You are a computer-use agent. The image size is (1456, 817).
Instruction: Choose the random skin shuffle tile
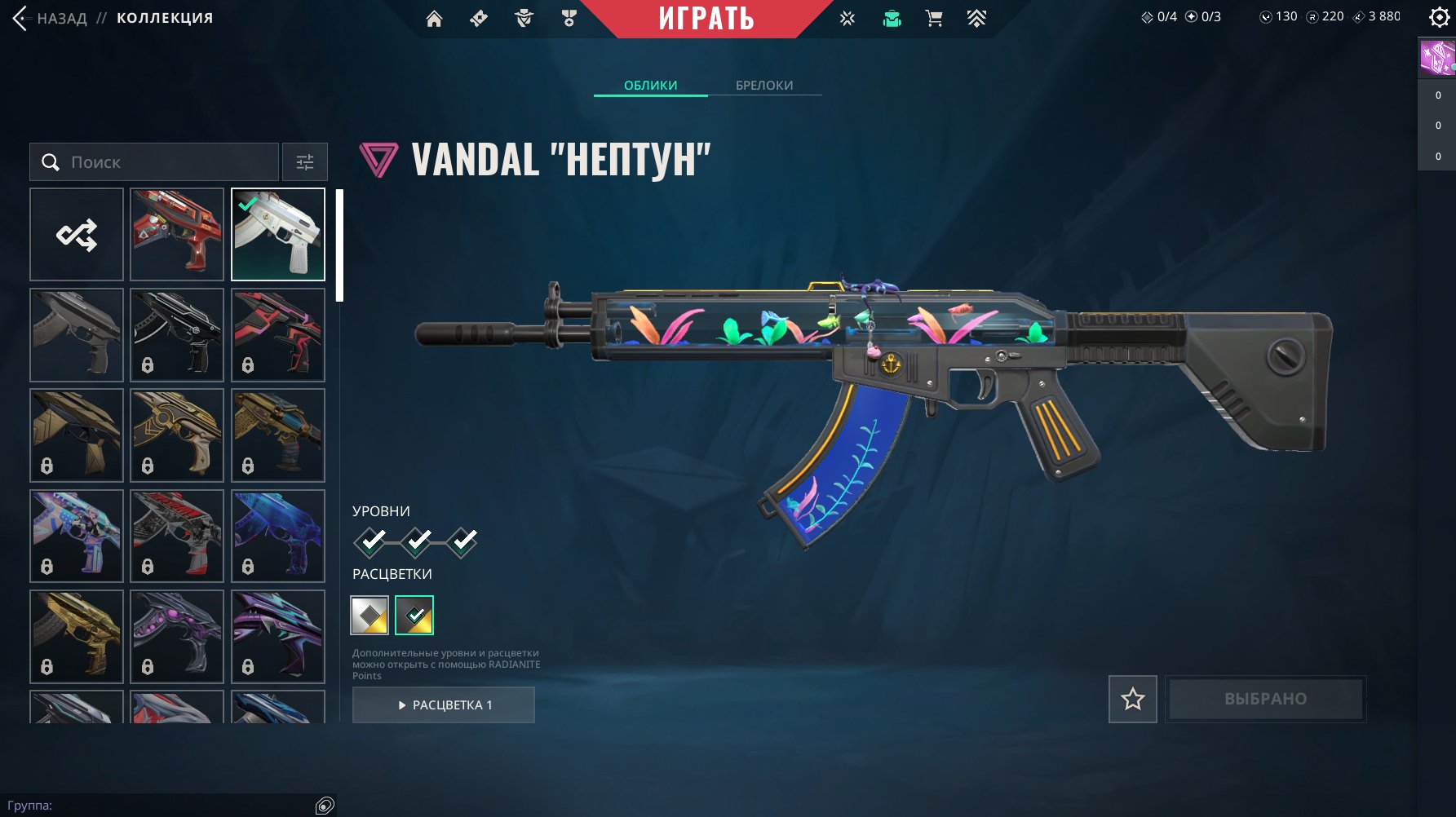(x=77, y=235)
